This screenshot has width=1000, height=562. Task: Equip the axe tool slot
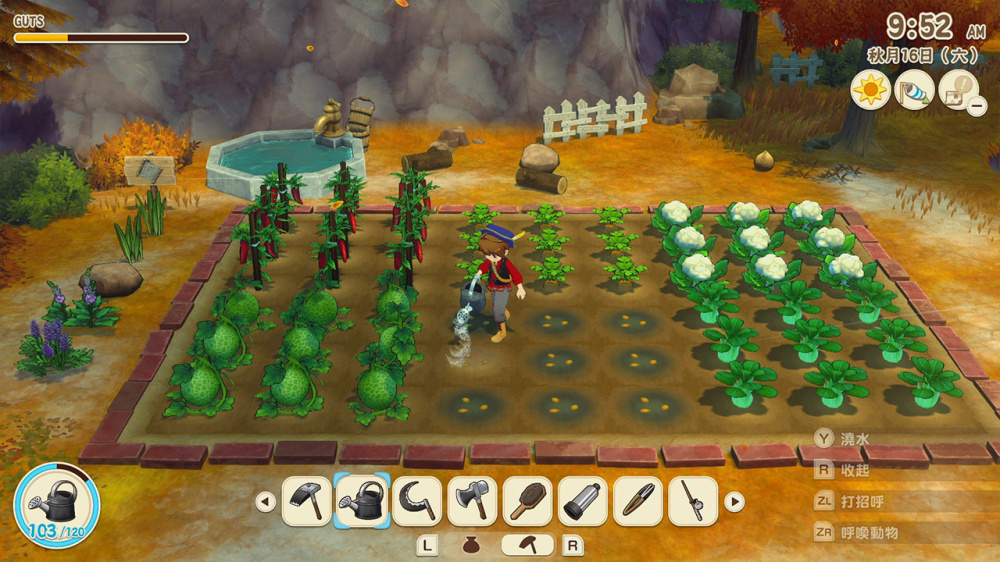coord(472,501)
